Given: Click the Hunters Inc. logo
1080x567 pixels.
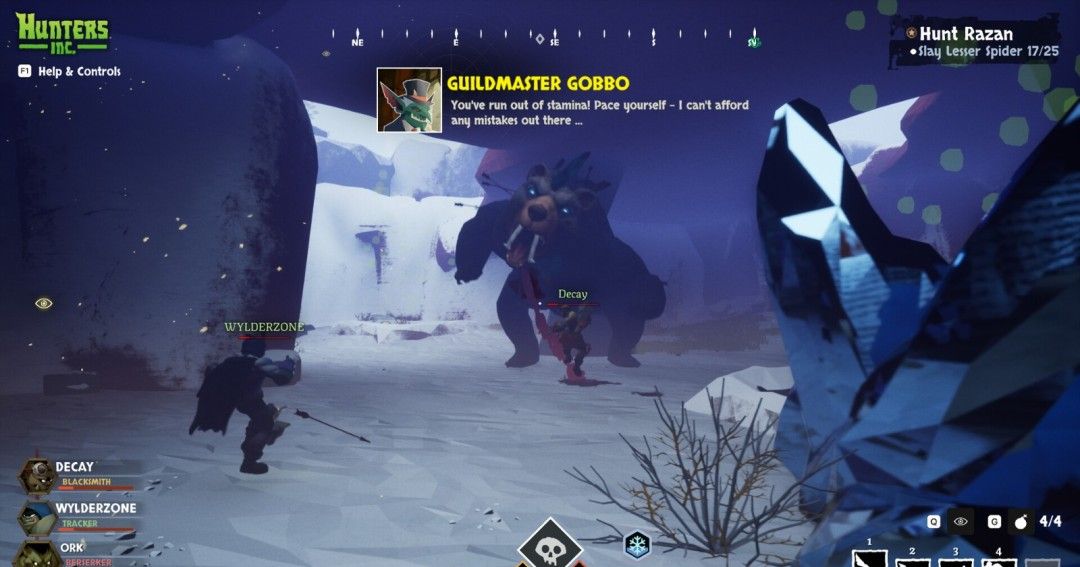Looking at the screenshot, I should coord(62,32).
